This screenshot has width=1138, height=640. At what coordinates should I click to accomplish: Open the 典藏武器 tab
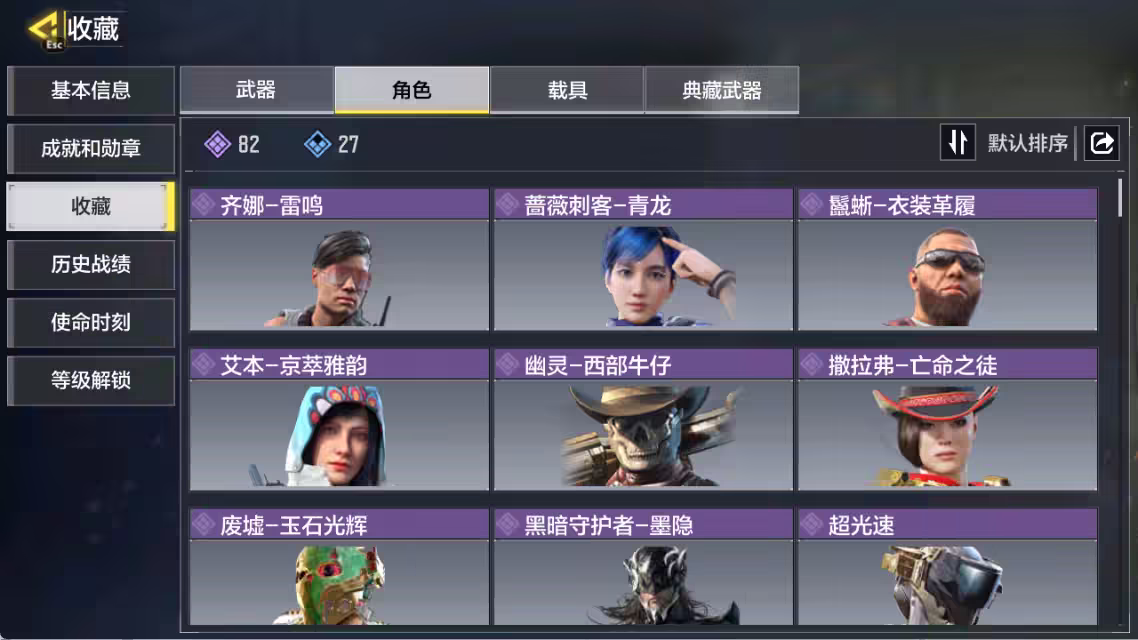(722, 91)
